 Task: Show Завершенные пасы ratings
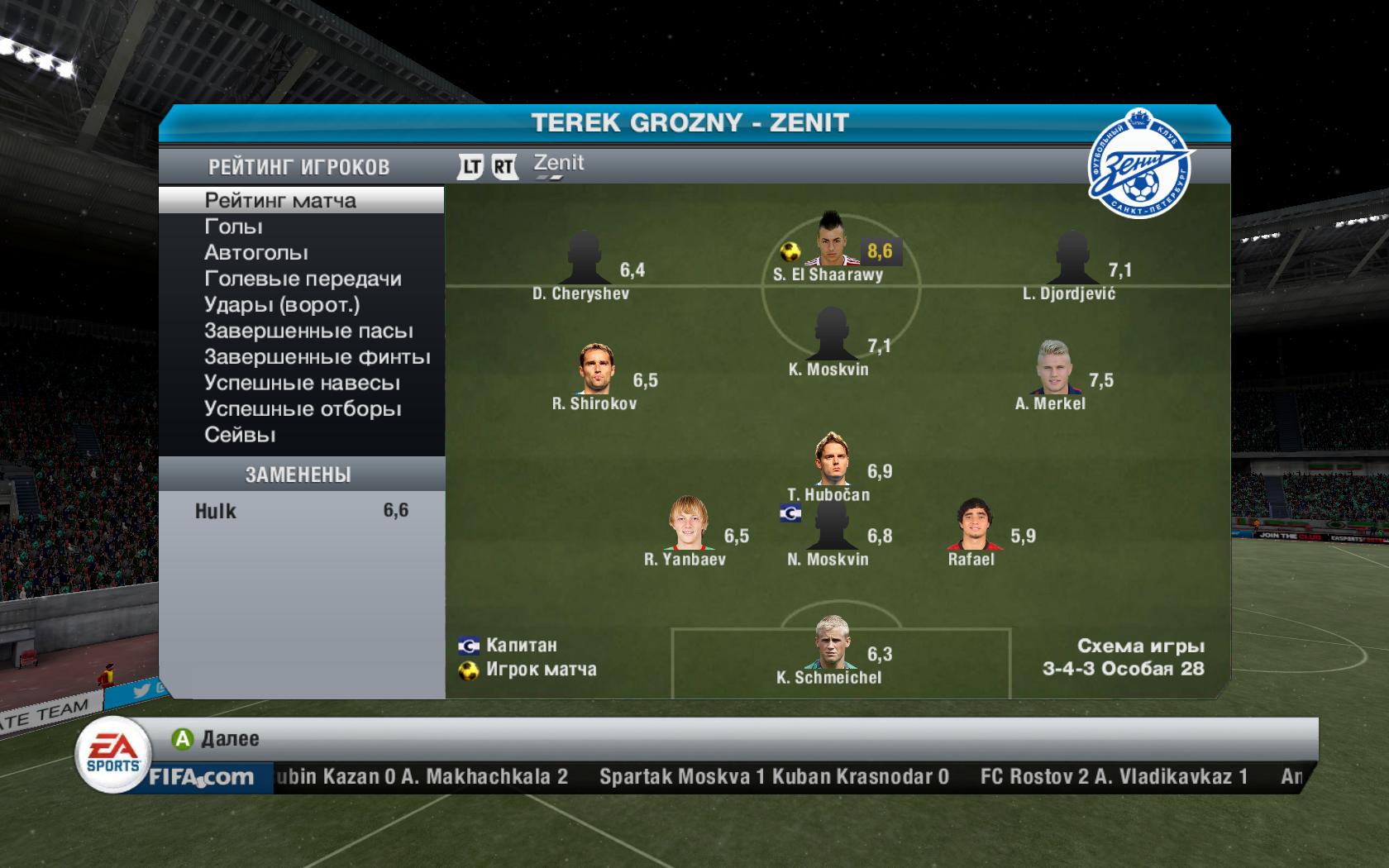pos(308,331)
